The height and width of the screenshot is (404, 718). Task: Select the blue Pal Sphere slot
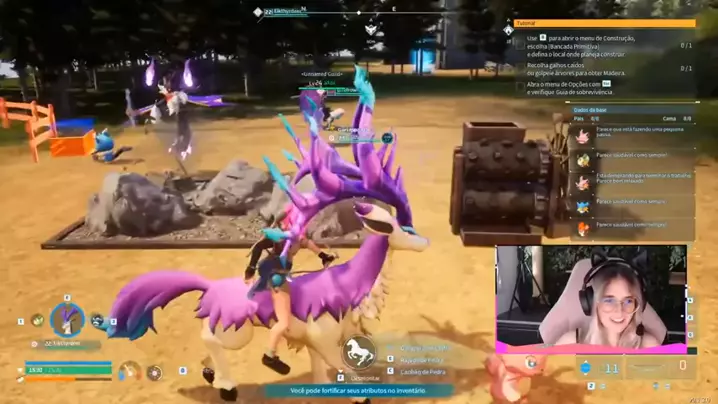point(586,368)
